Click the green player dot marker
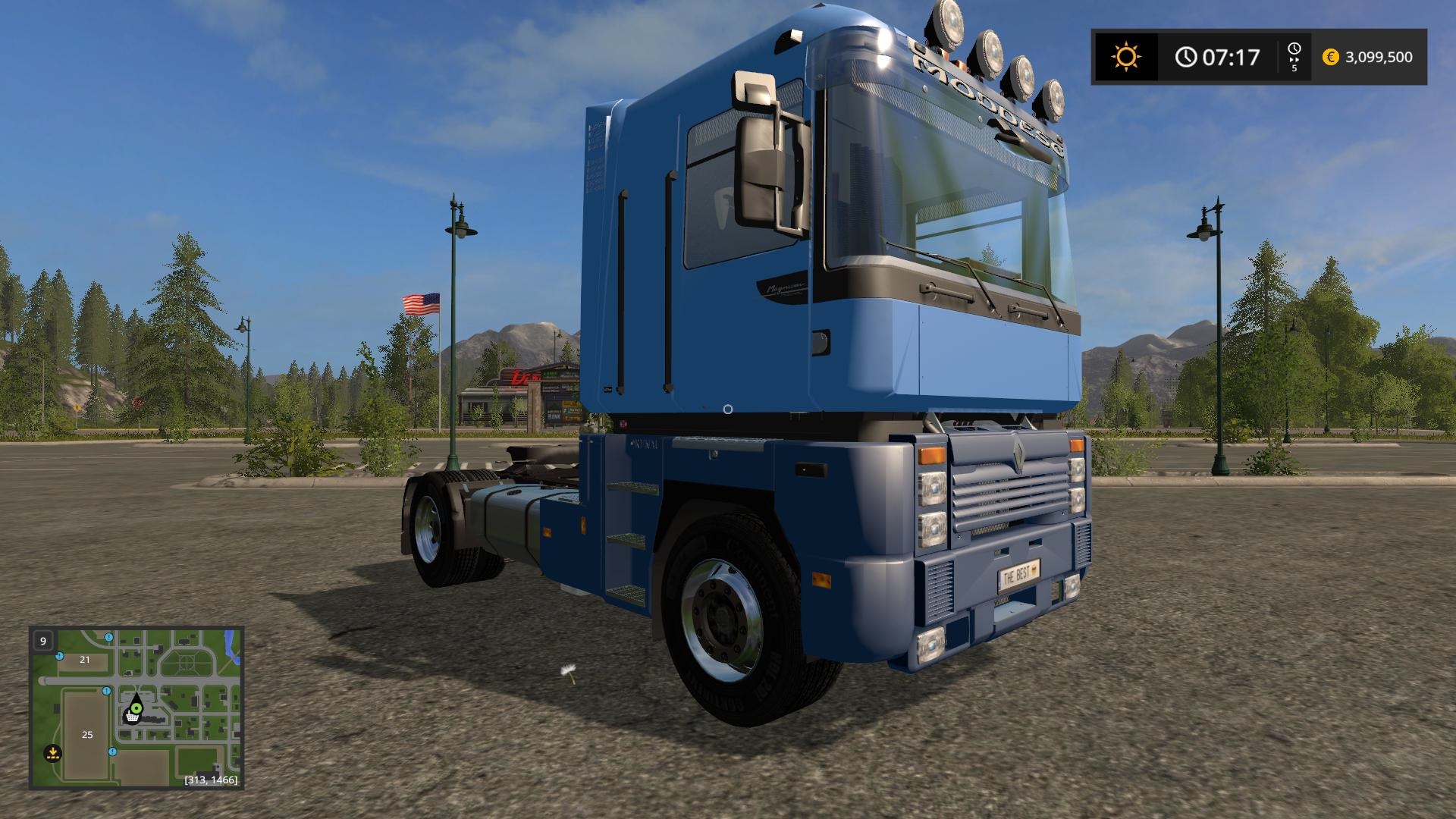This screenshot has height=819, width=1456. click(136, 708)
